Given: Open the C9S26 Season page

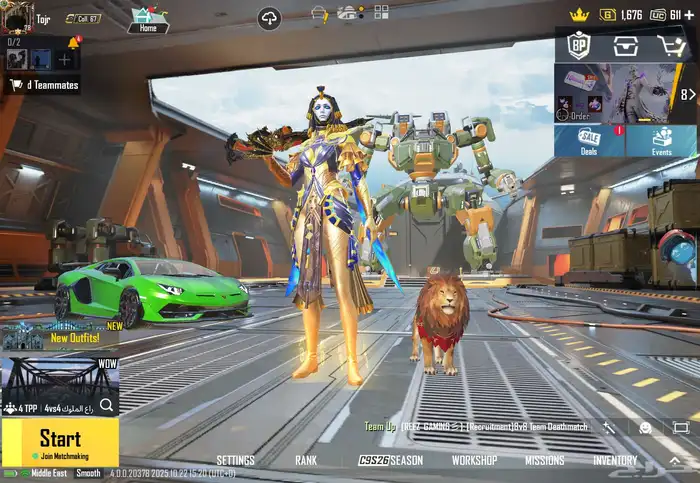Looking at the screenshot, I should (x=391, y=461).
